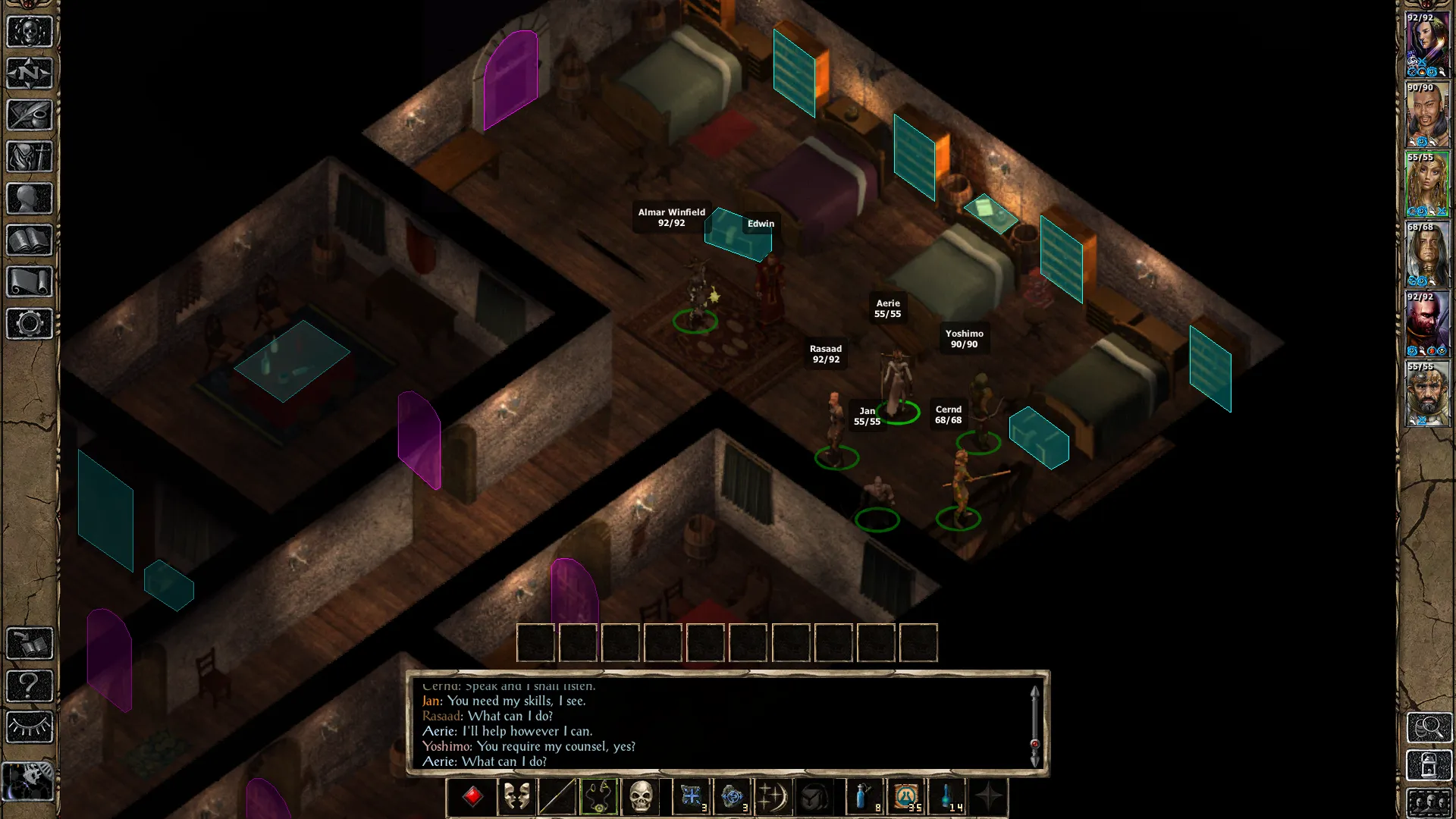Cast the crescent moon and stars spell

772,796
